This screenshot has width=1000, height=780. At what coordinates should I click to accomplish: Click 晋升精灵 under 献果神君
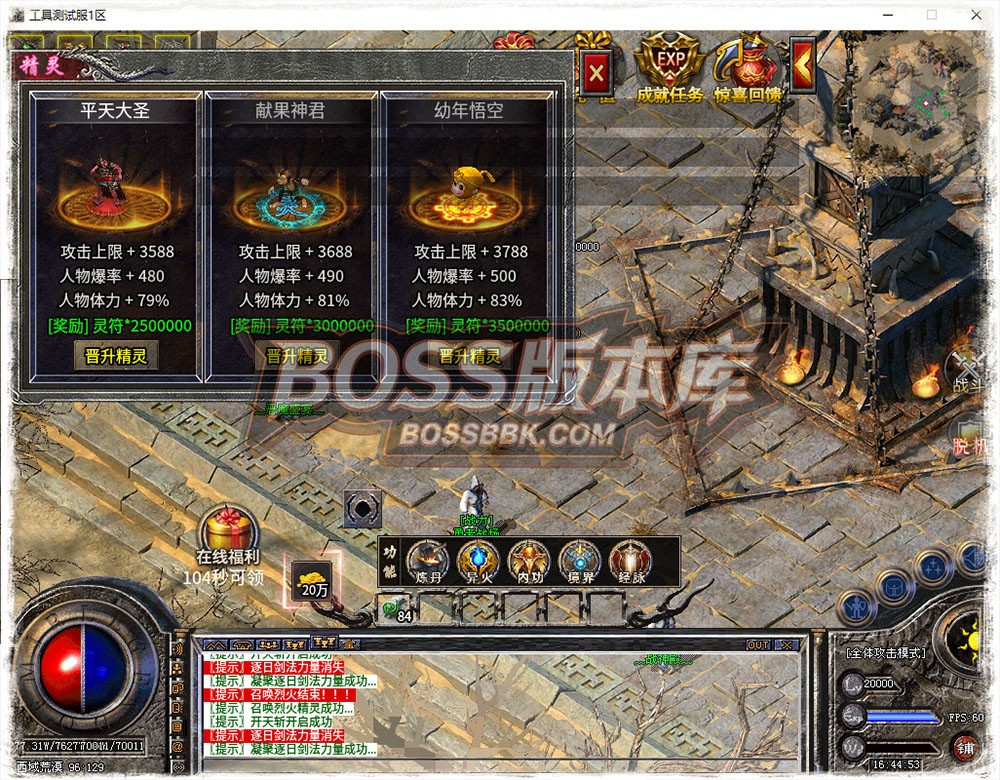click(x=297, y=356)
